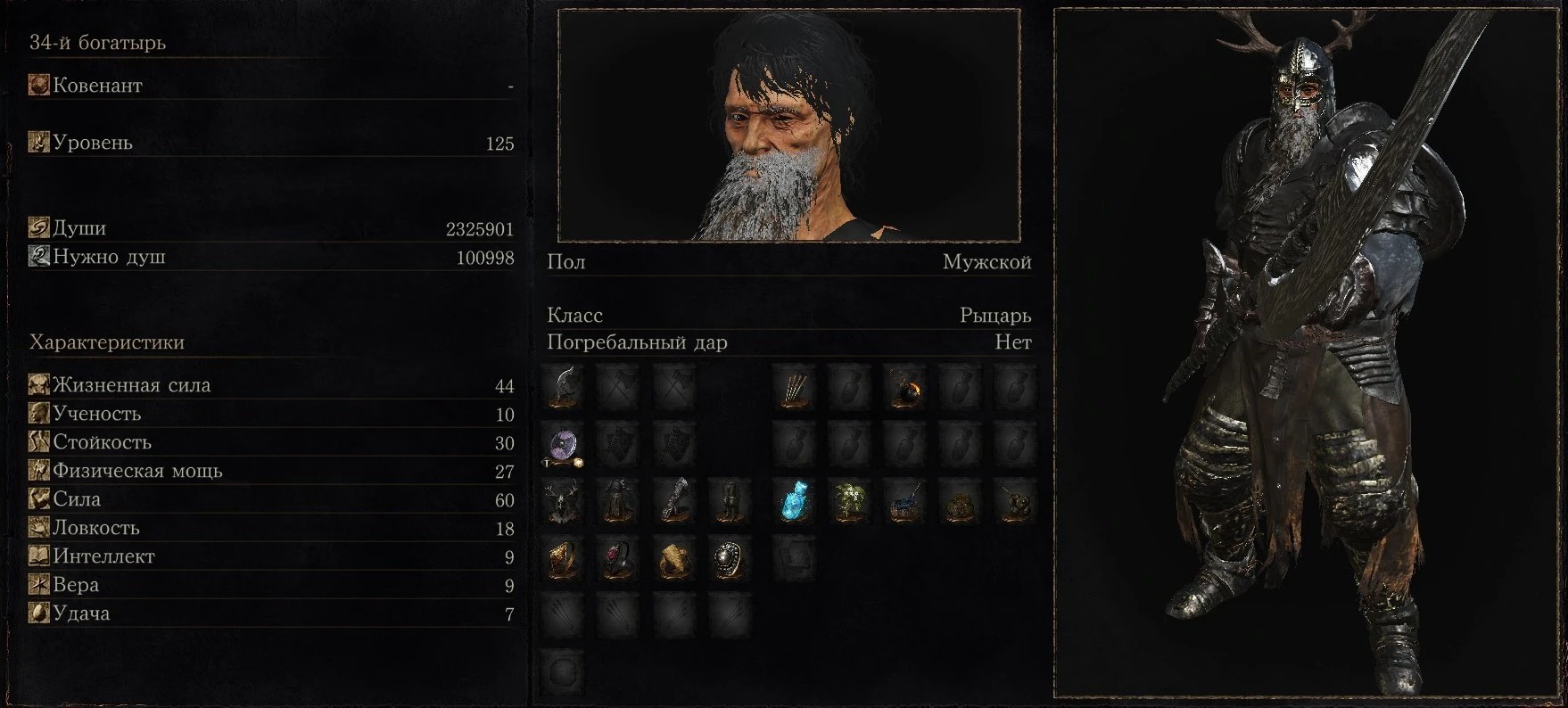Viewport: 1568px width, 708px height.
Task: Select the greataxe right-hand weapon slot
Action: click(563, 387)
